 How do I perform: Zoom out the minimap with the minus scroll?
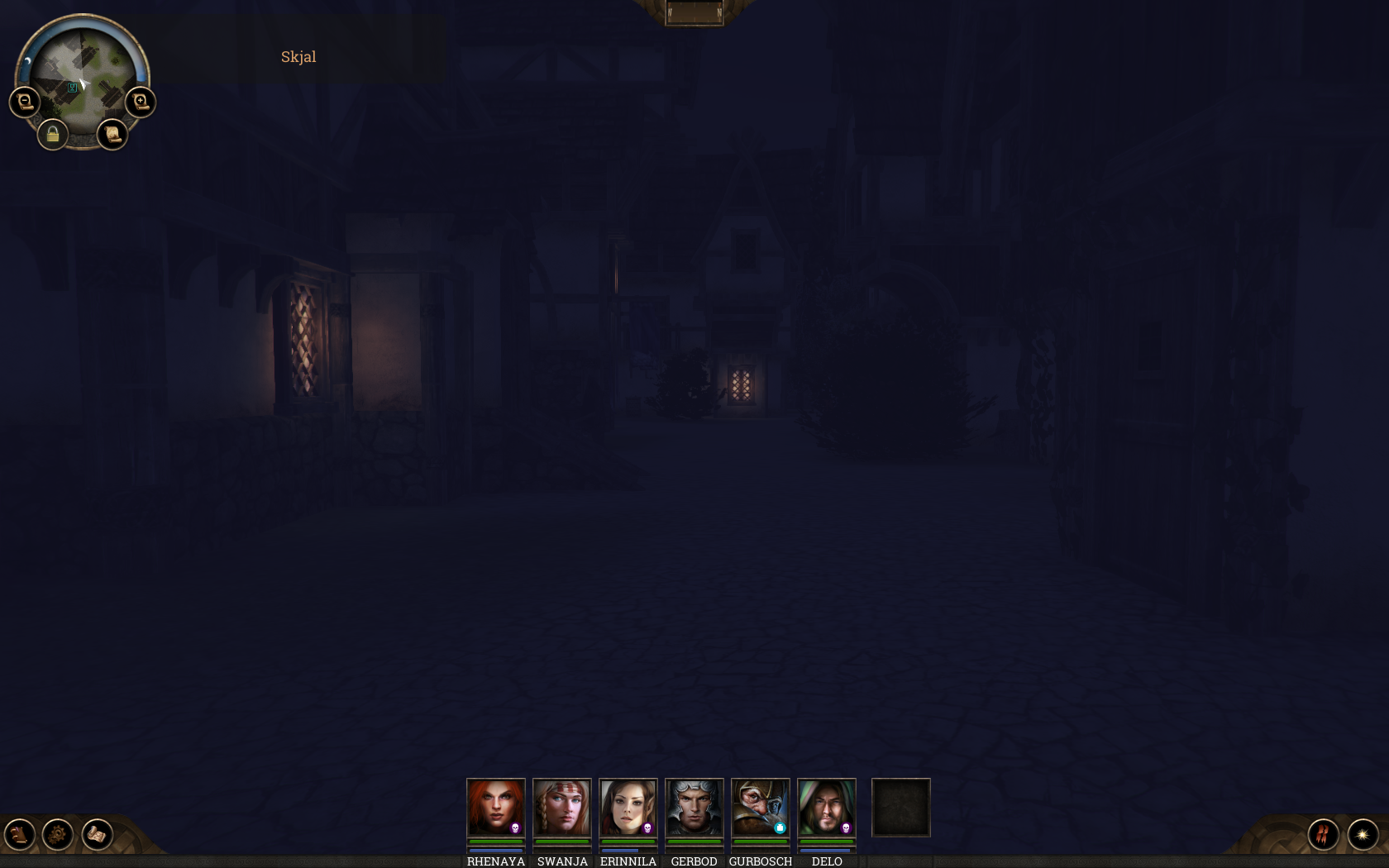pos(25,102)
